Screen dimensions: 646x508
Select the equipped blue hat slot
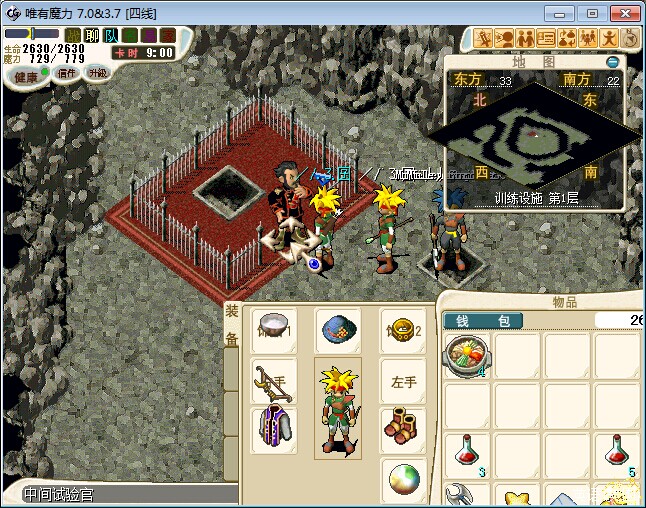tap(338, 328)
